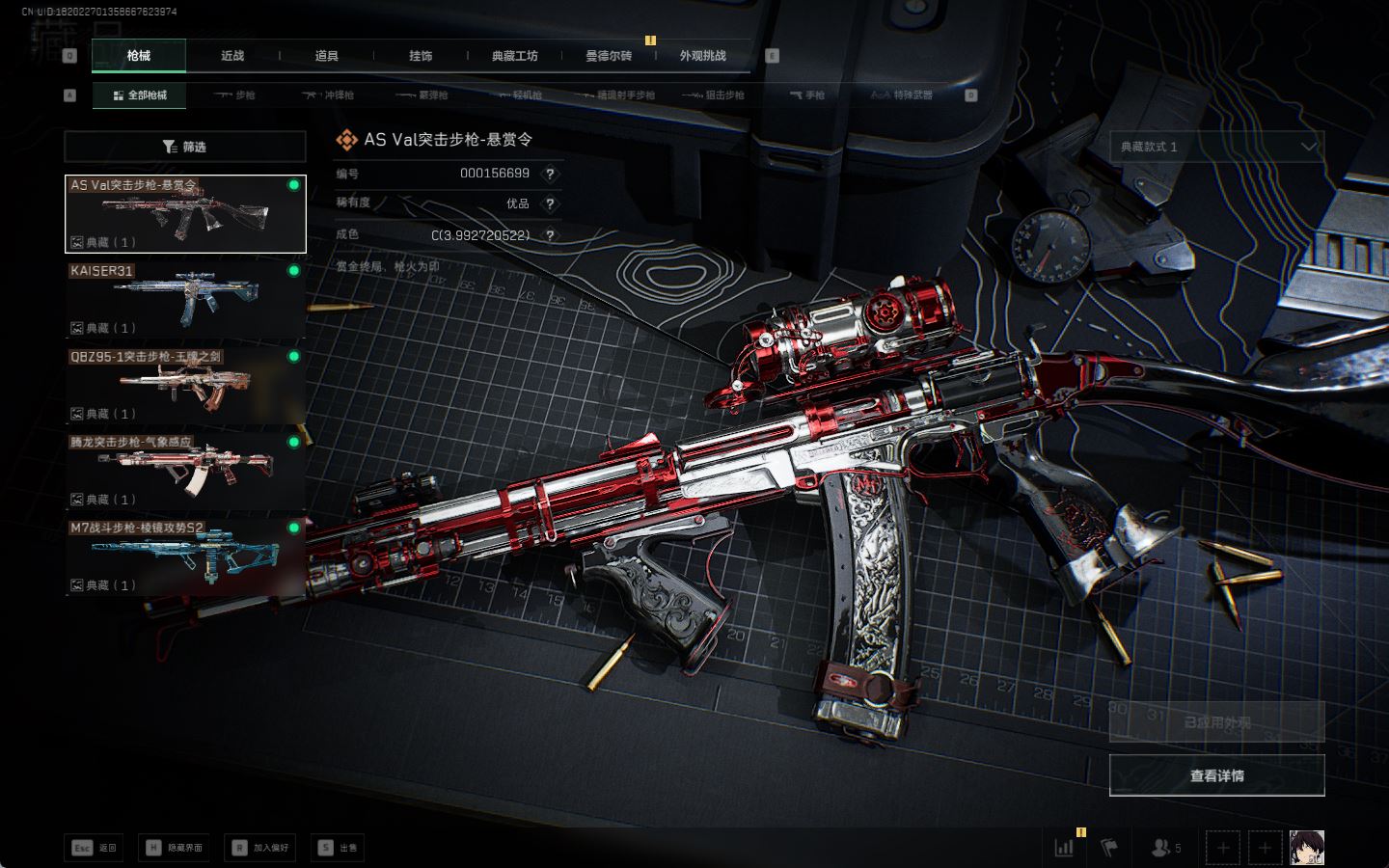Open the bar chart stats icon
This screenshot has height=868, width=1389.
coord(1064,848)
